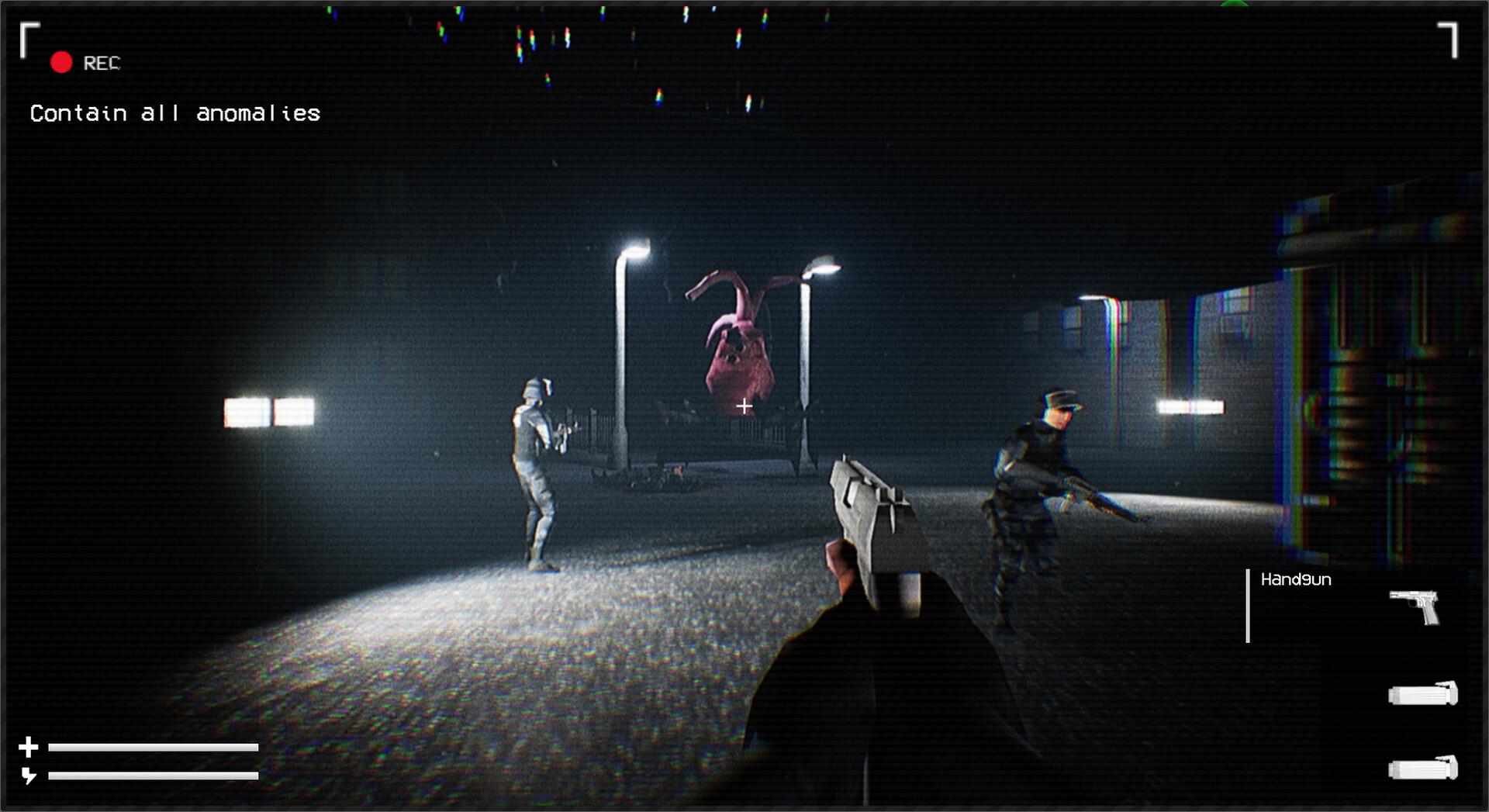Click the stamina lightning bolt icon

point(29,774)
